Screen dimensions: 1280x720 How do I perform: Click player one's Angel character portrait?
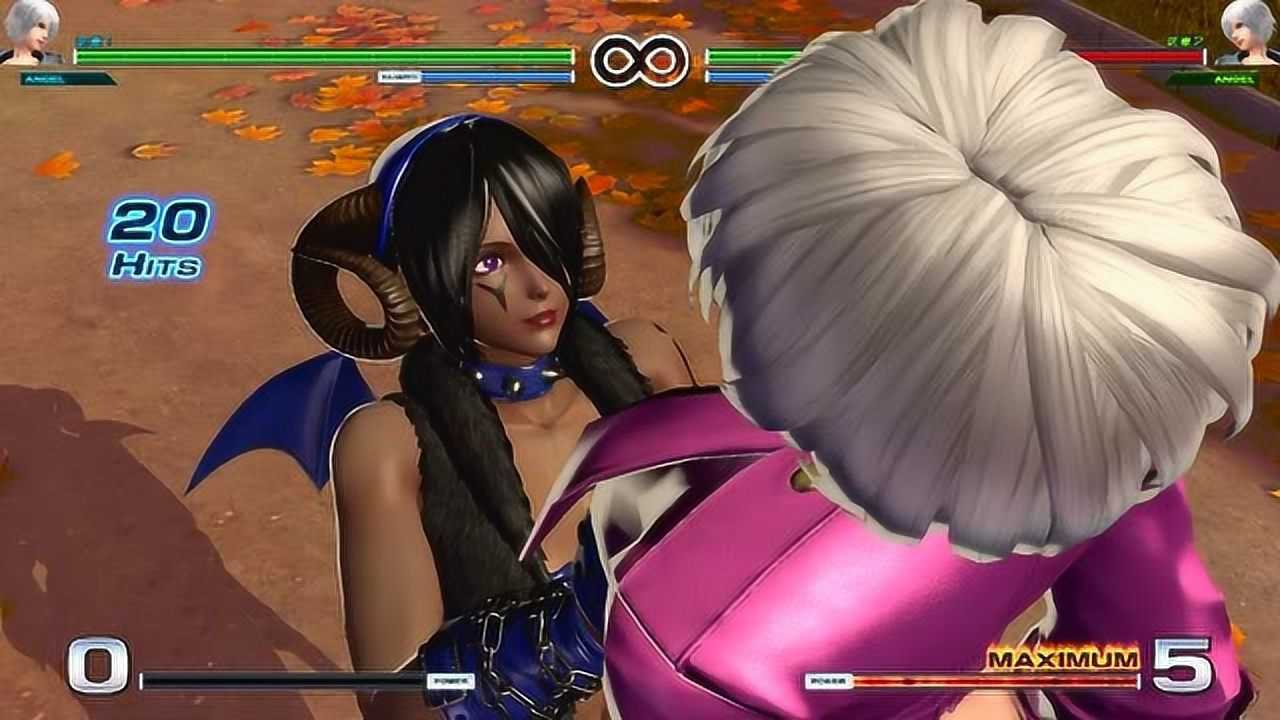30,33
